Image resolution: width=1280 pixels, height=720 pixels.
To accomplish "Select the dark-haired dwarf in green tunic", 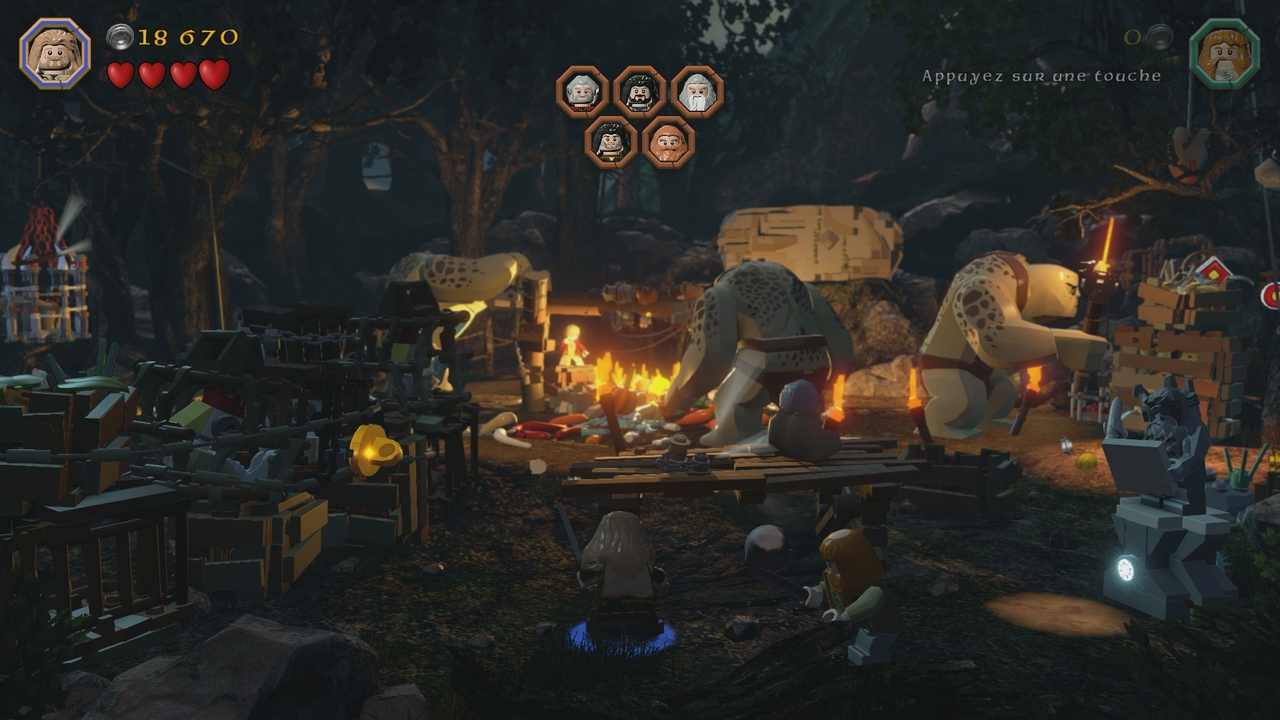I will pyautogui.click(x=611, y=142).
